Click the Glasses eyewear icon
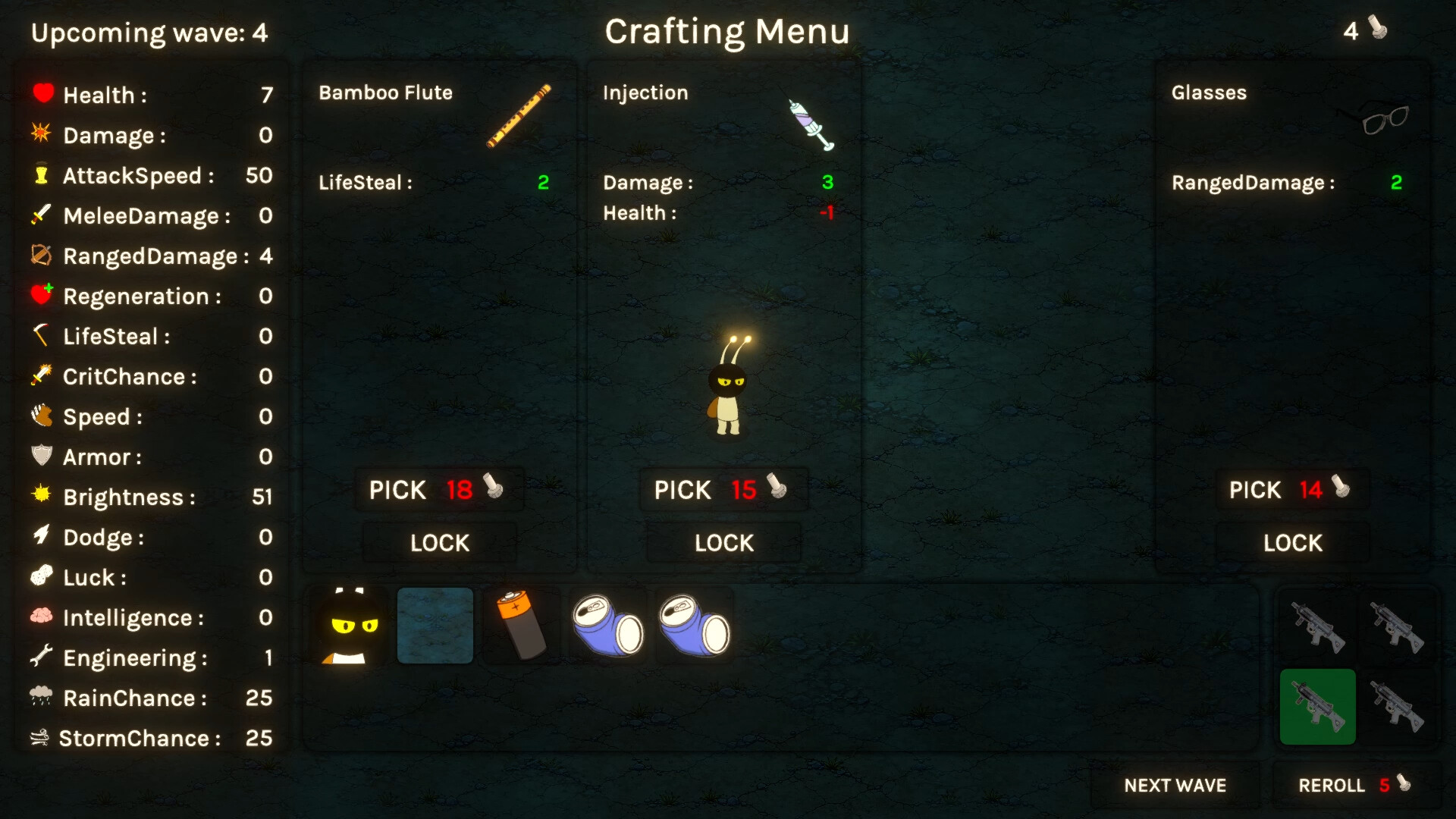 coord(1382,120)
